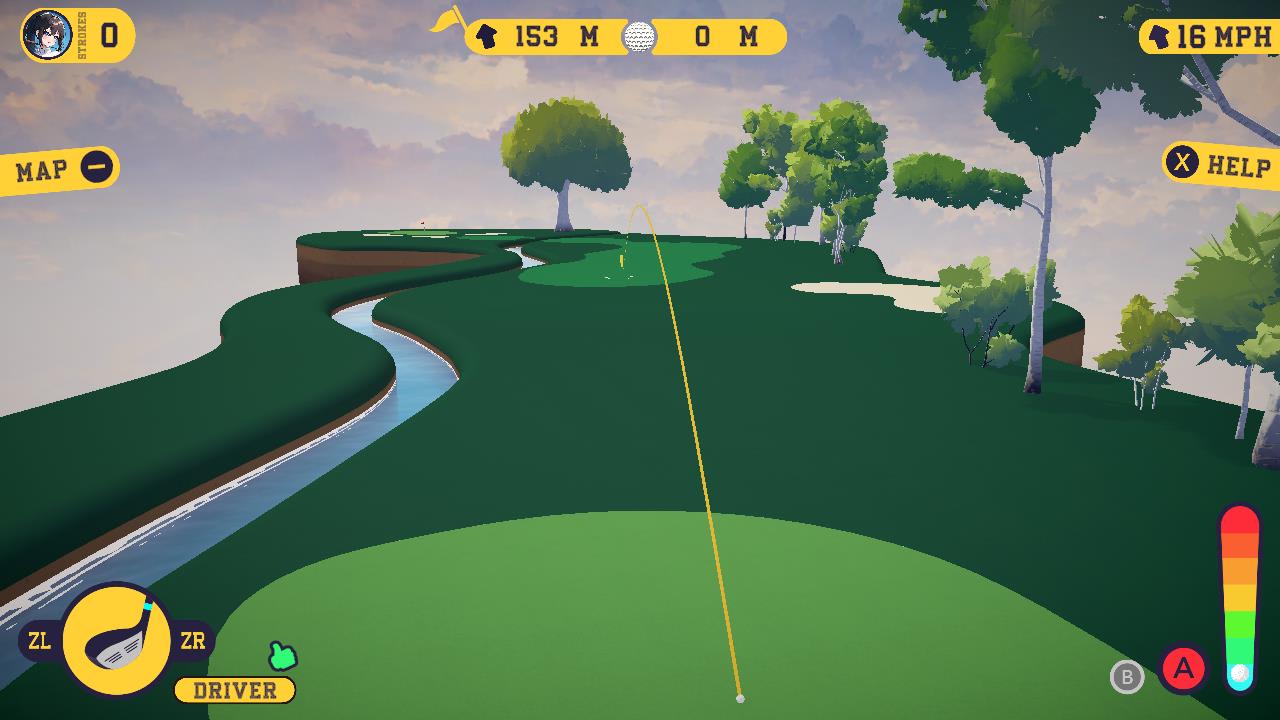Click the wind direction arrow beside 16 MPH
The image size is (1280, 720).
pyautogui.click(x=1157, y=36)
